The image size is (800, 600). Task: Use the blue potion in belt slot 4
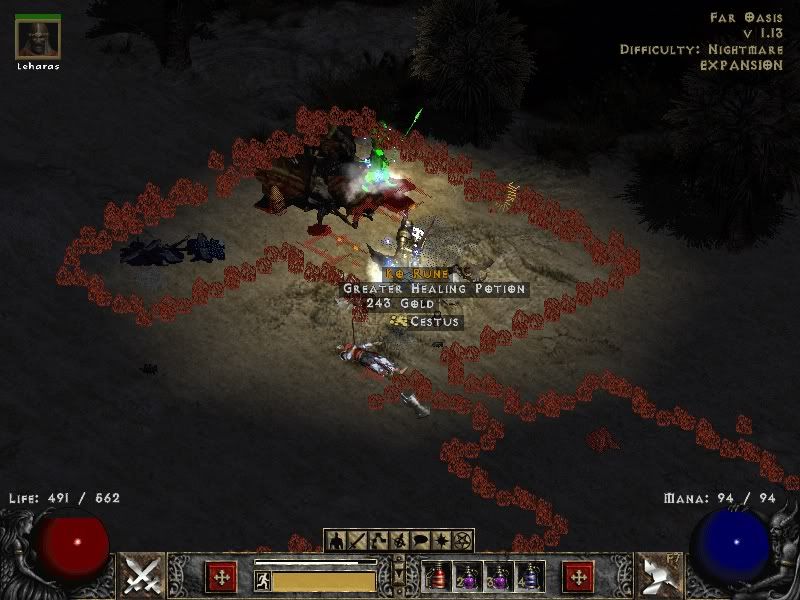point(530,577)
